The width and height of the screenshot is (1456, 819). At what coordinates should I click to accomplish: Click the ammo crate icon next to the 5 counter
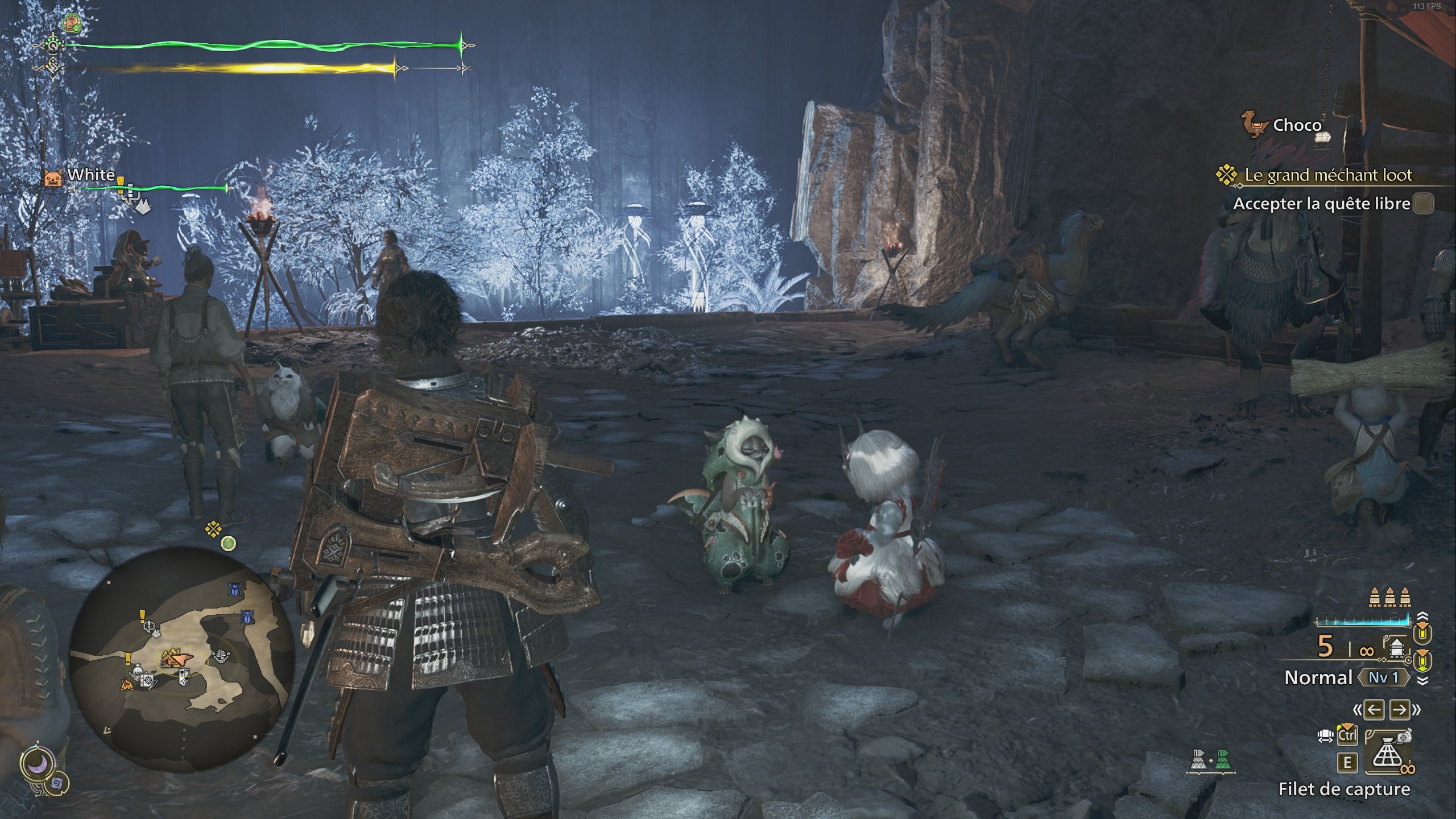point(1397,648)
